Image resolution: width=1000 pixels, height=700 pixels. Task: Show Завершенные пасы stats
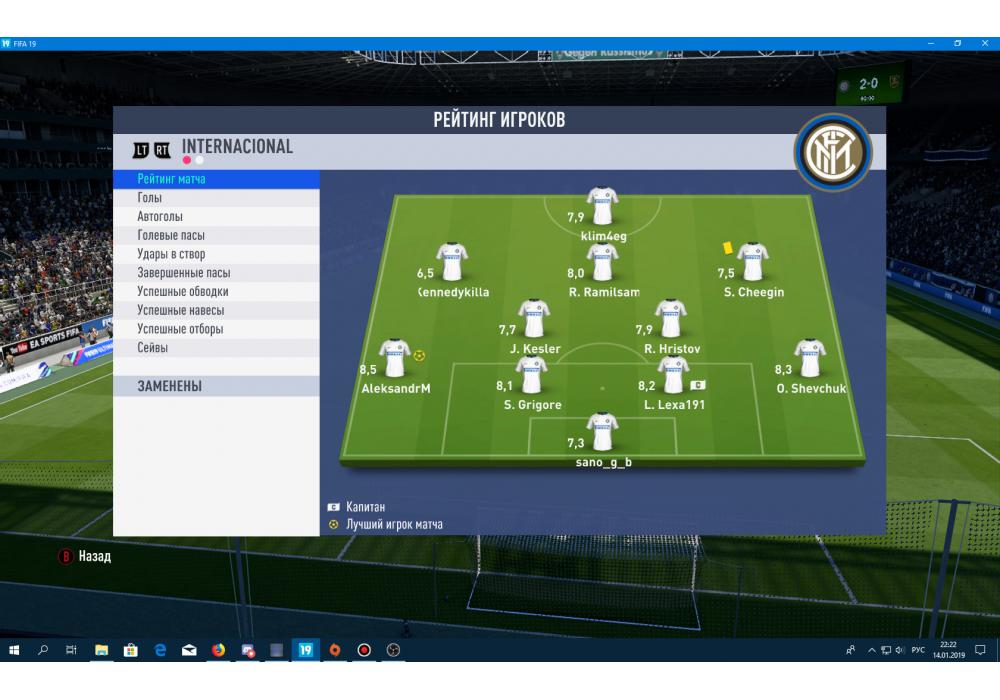click(216, 273)
